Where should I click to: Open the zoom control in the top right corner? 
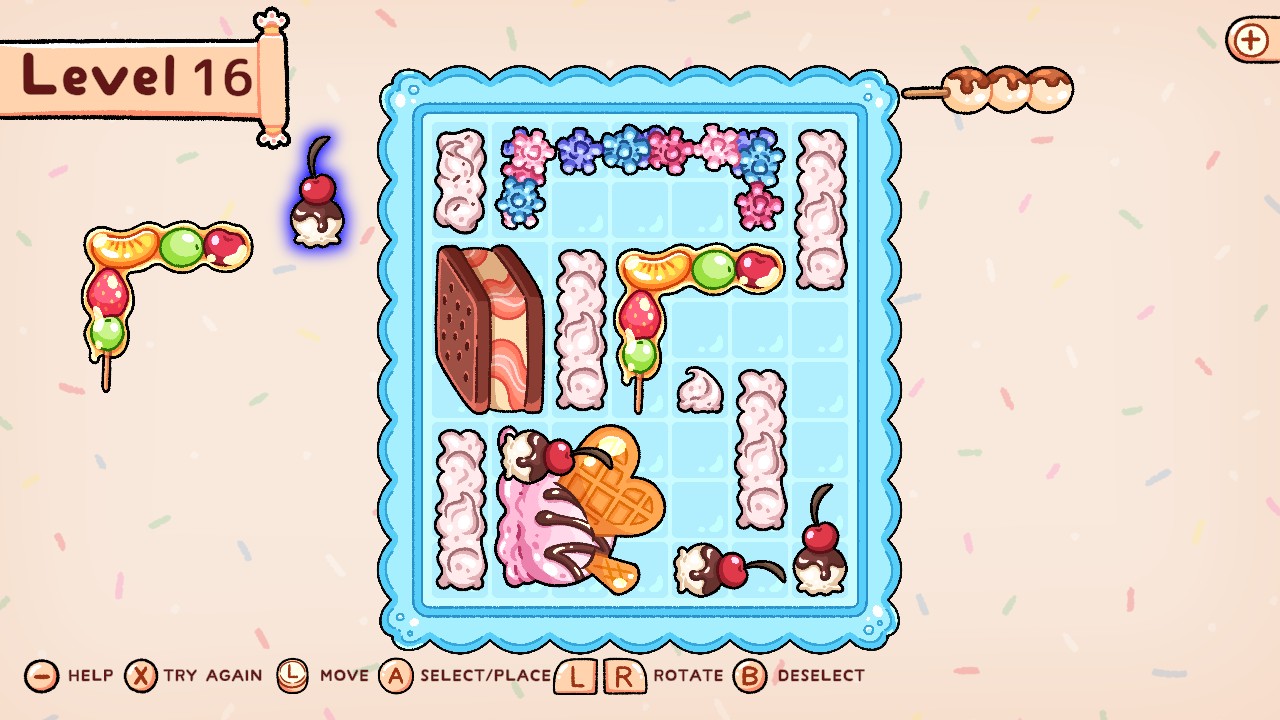(x=1249, y=42)
